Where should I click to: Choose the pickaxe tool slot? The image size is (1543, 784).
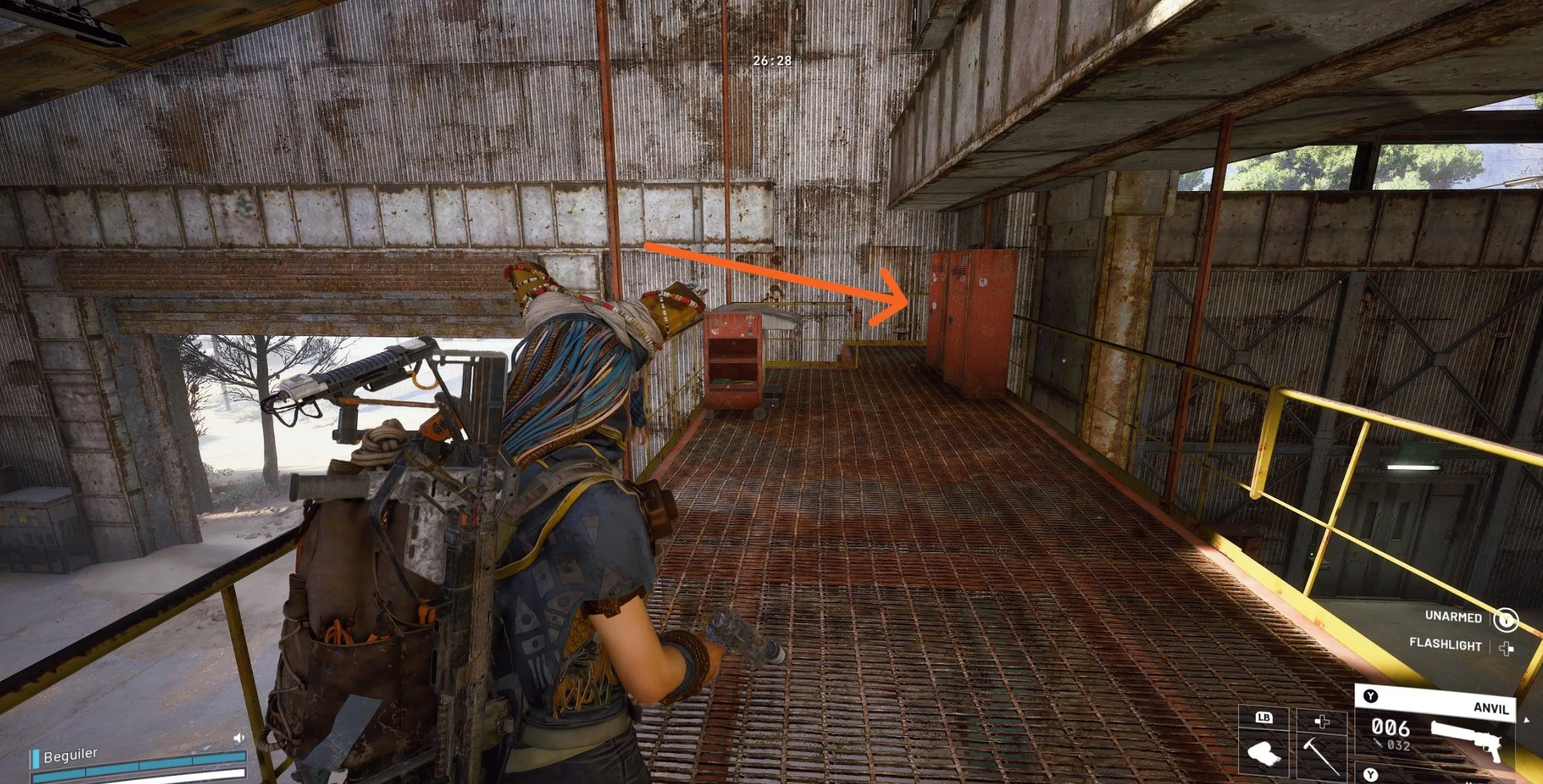tap(1321, 752)
